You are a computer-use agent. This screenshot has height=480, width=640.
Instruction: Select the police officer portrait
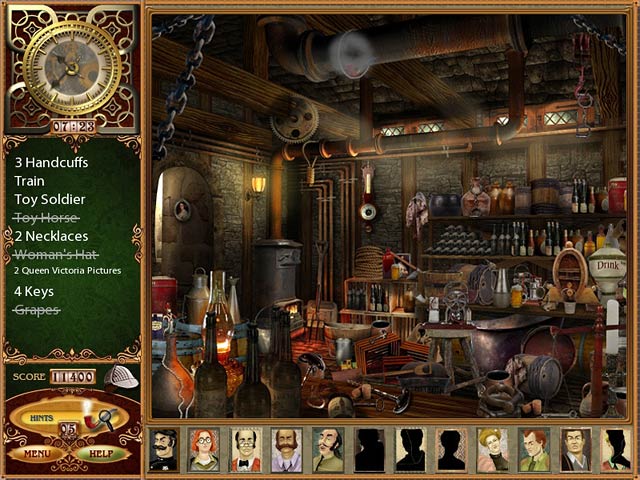click(x=163, y=449)
